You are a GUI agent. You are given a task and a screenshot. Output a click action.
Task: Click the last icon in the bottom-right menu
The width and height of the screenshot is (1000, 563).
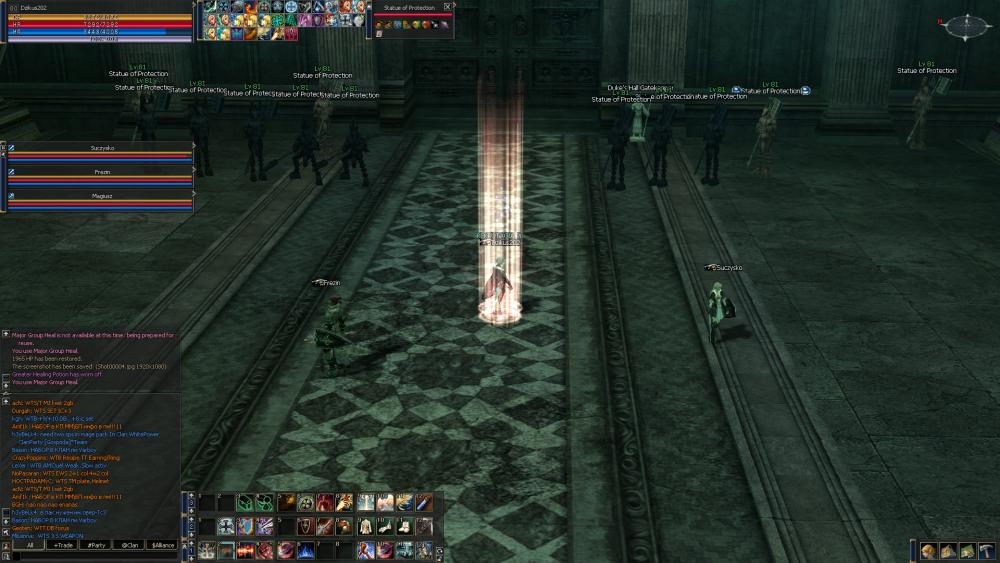click(x=985, y=550)
